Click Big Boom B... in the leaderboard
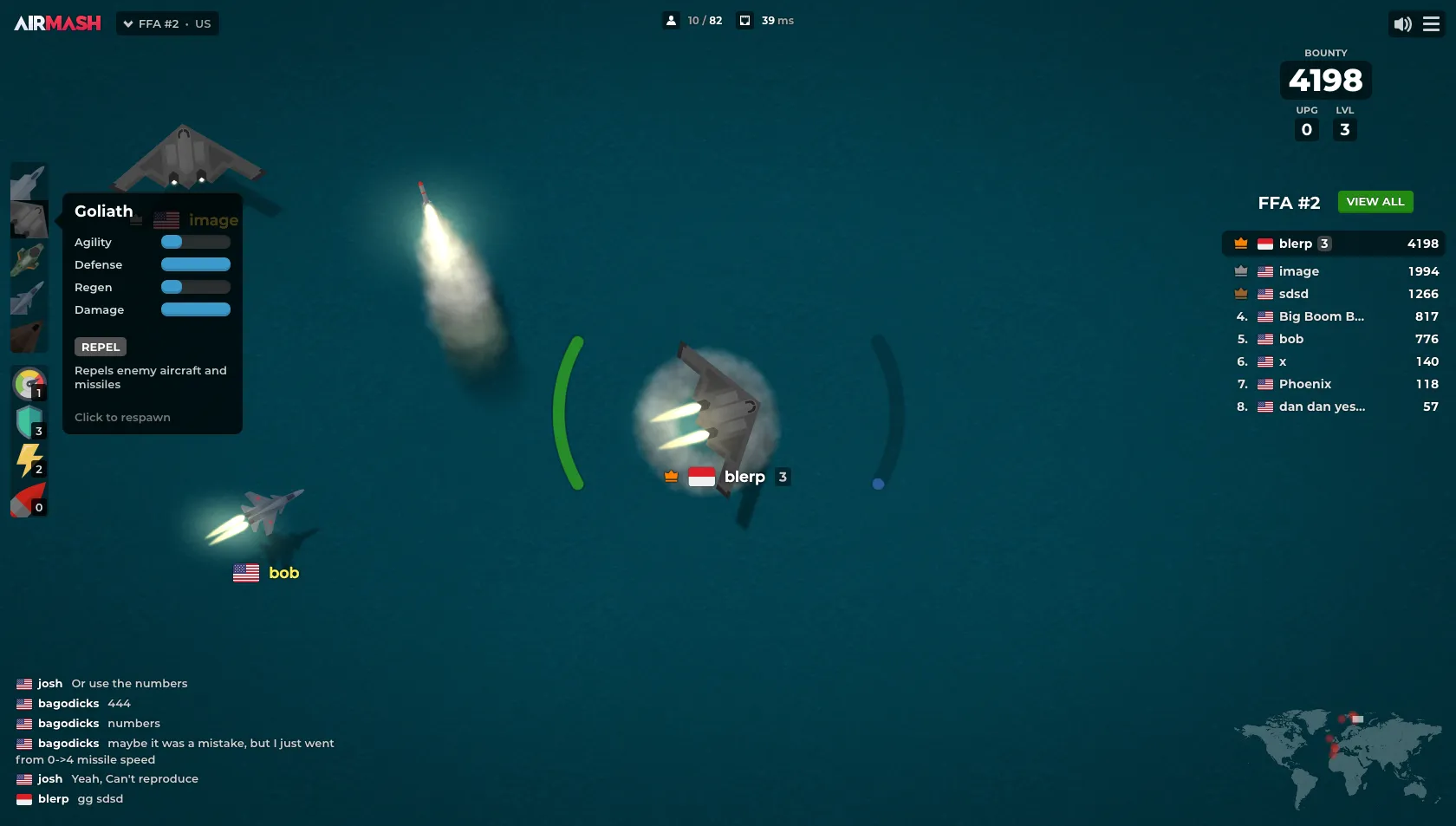The width and height of the screenshot is (1456, 826). [x=1321, y=316]
